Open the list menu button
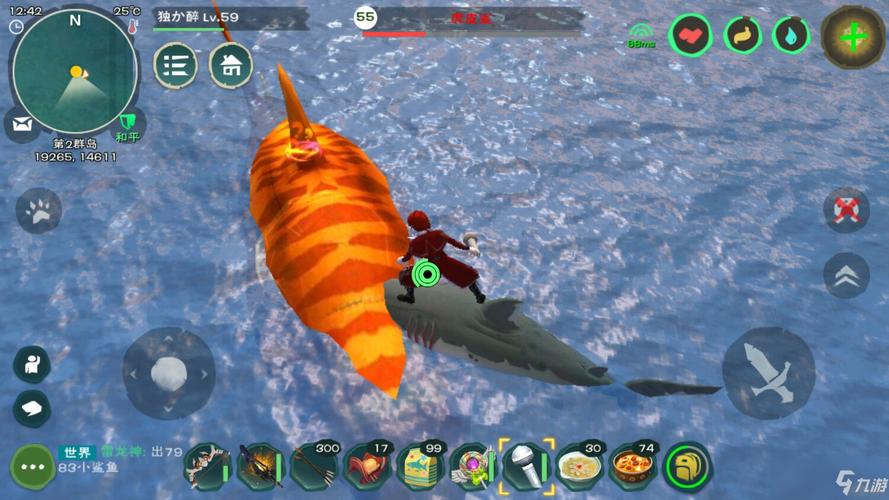This screenshot has width=889, height=500. (x=175, y=66)
